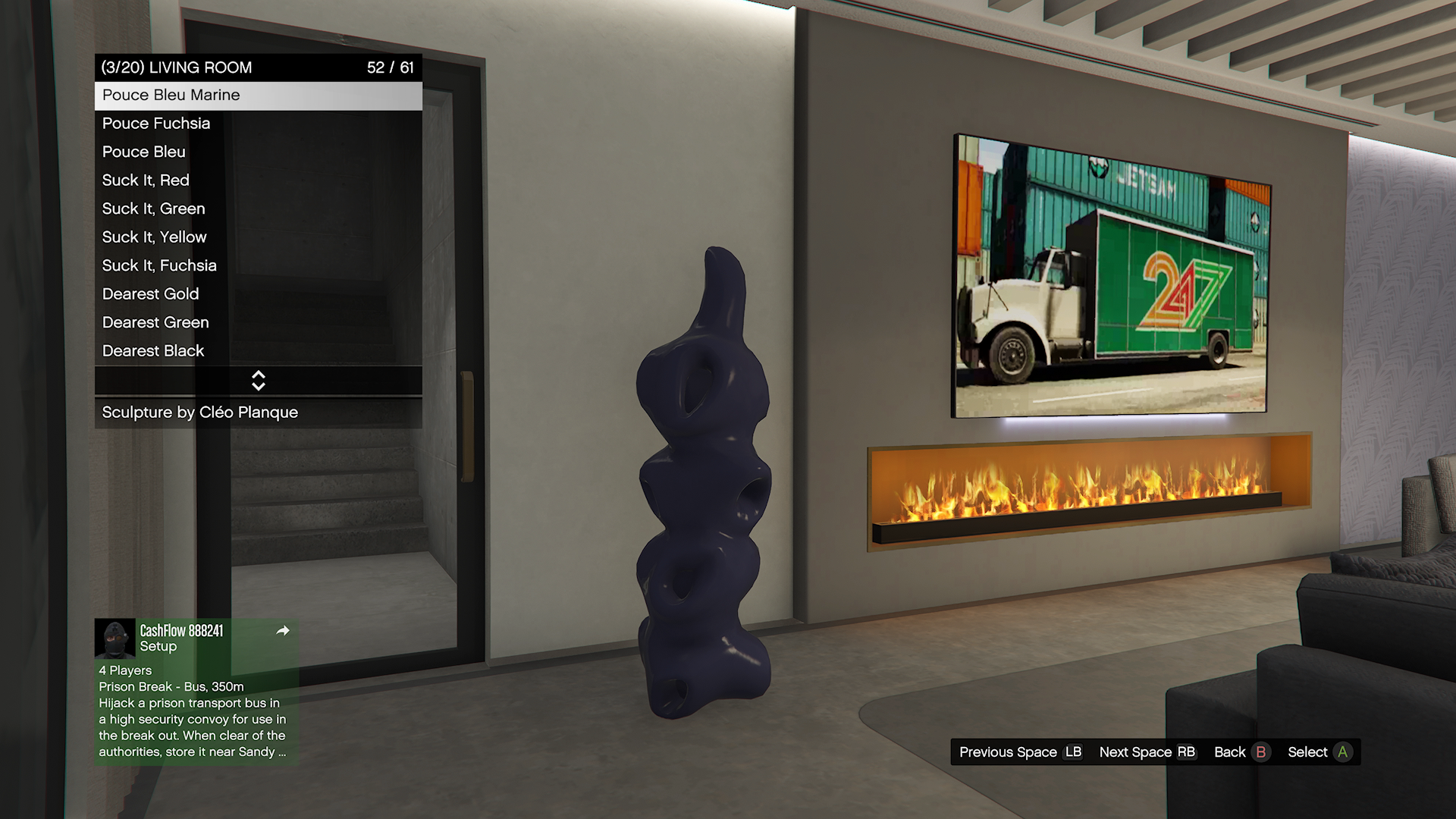Confirm with the Select prompt

(1319, 752)
